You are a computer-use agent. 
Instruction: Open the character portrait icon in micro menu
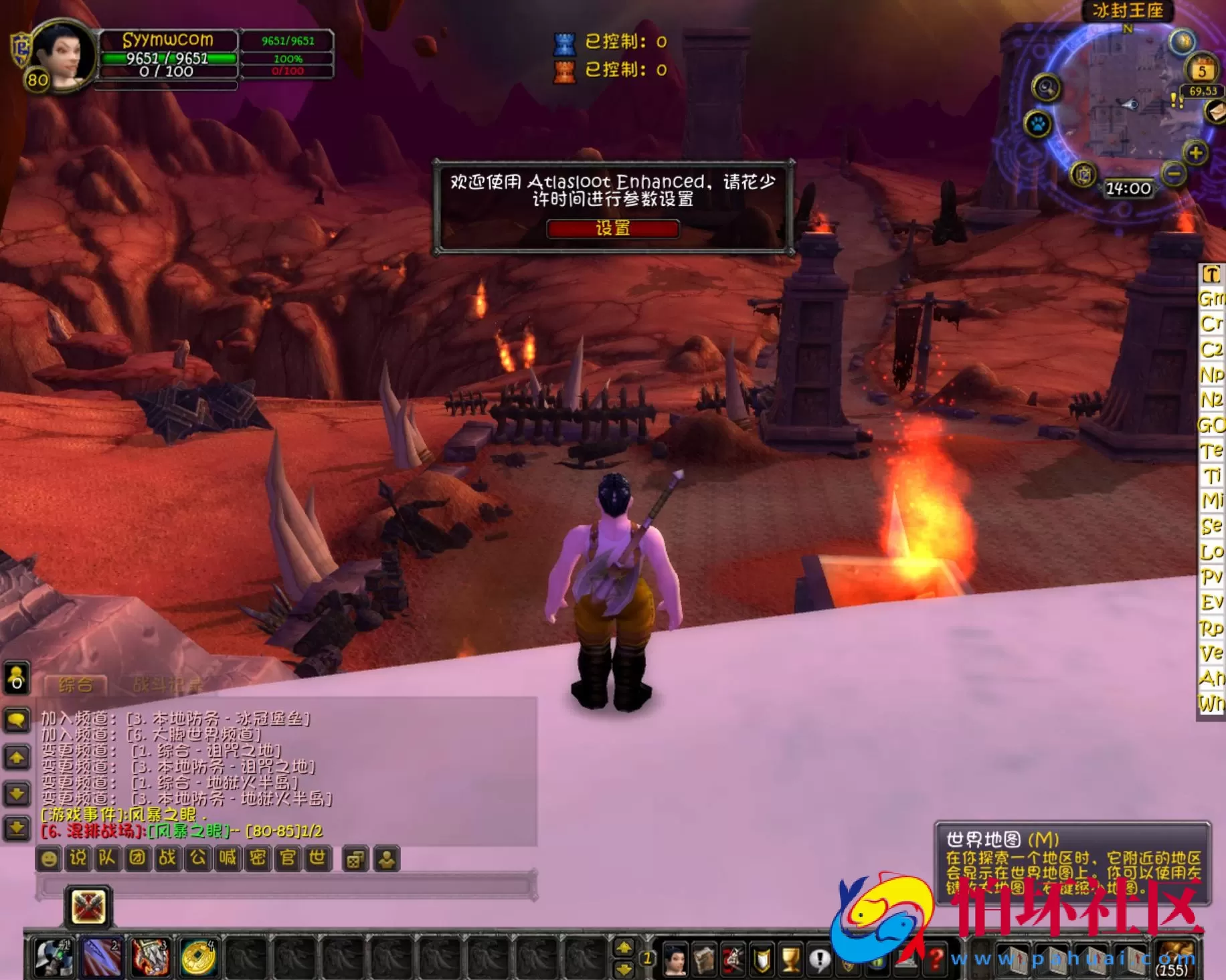click(x=676, y=958)
